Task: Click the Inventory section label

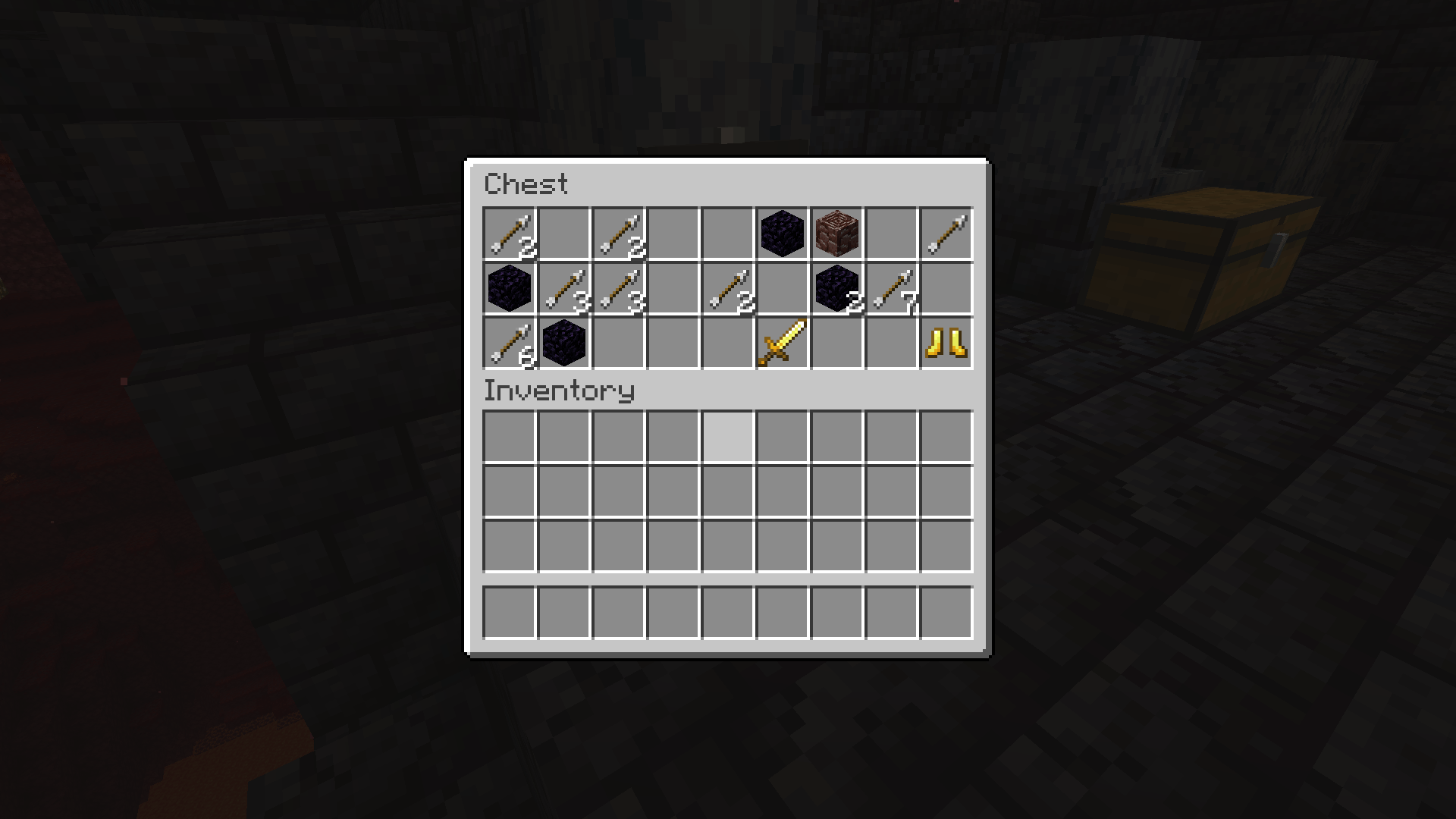Action: (x=559, y=392)
